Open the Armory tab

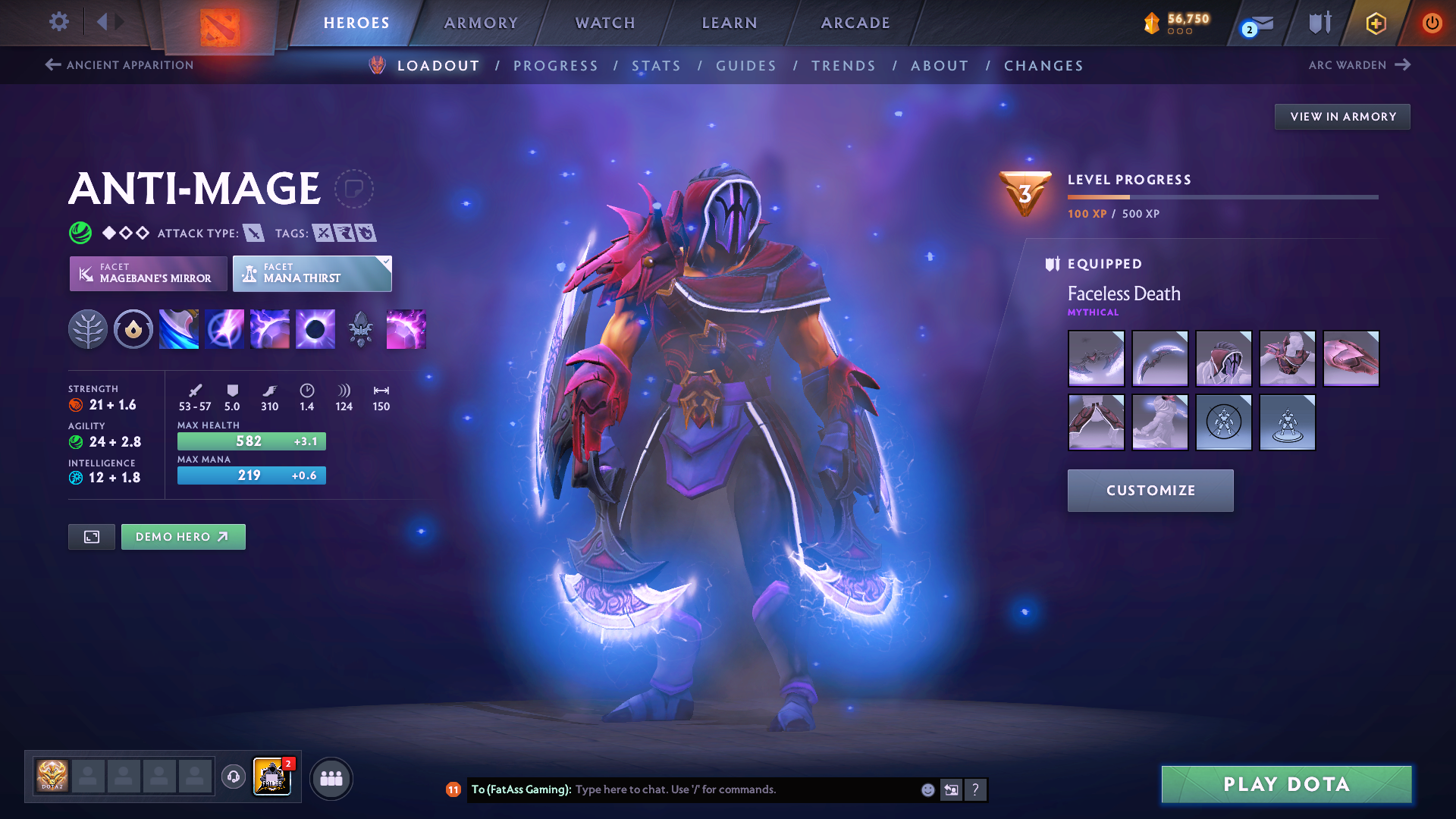(x=481, y=23)
